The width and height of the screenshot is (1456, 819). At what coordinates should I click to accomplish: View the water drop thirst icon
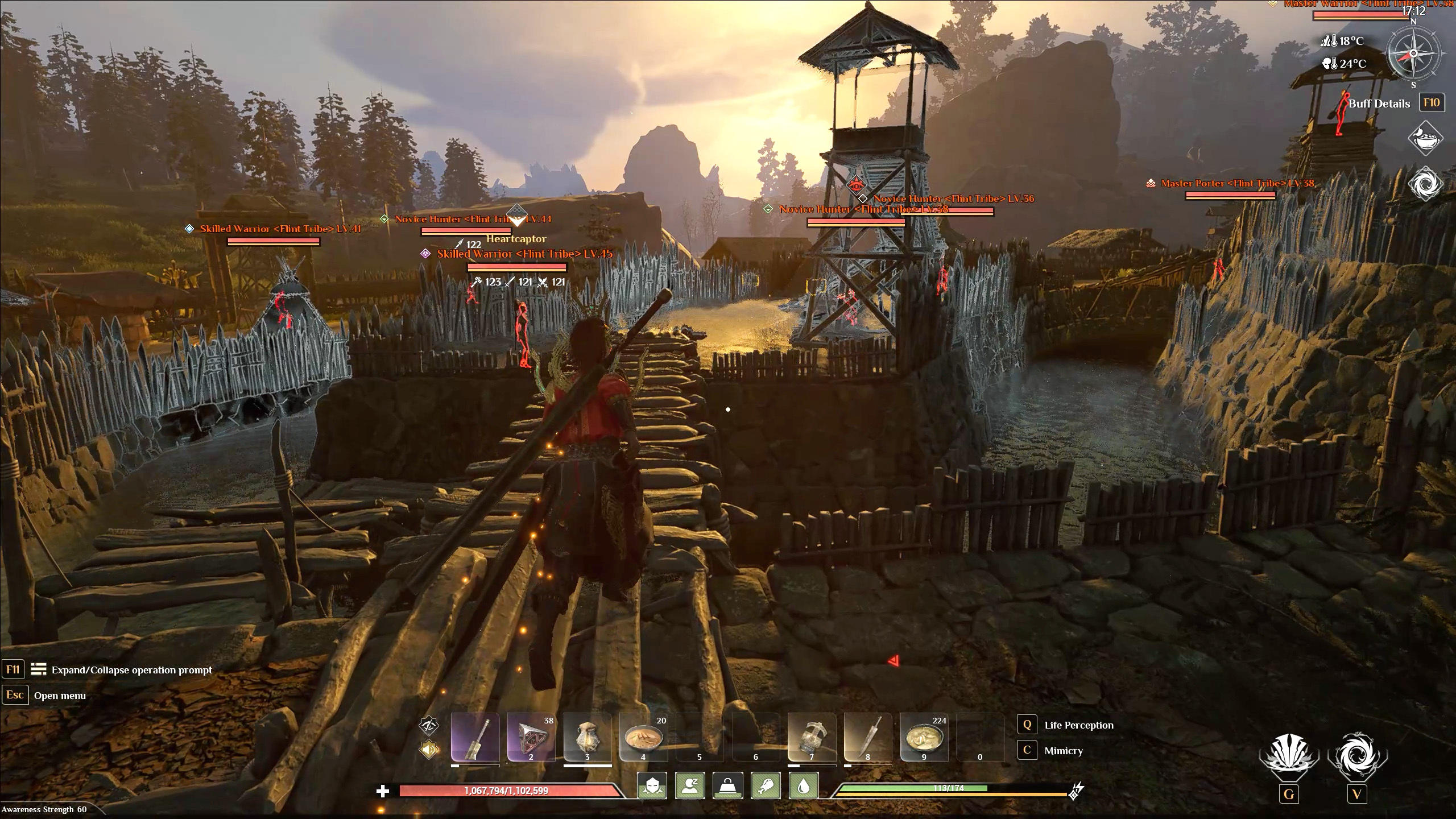(x=803, y=786)
